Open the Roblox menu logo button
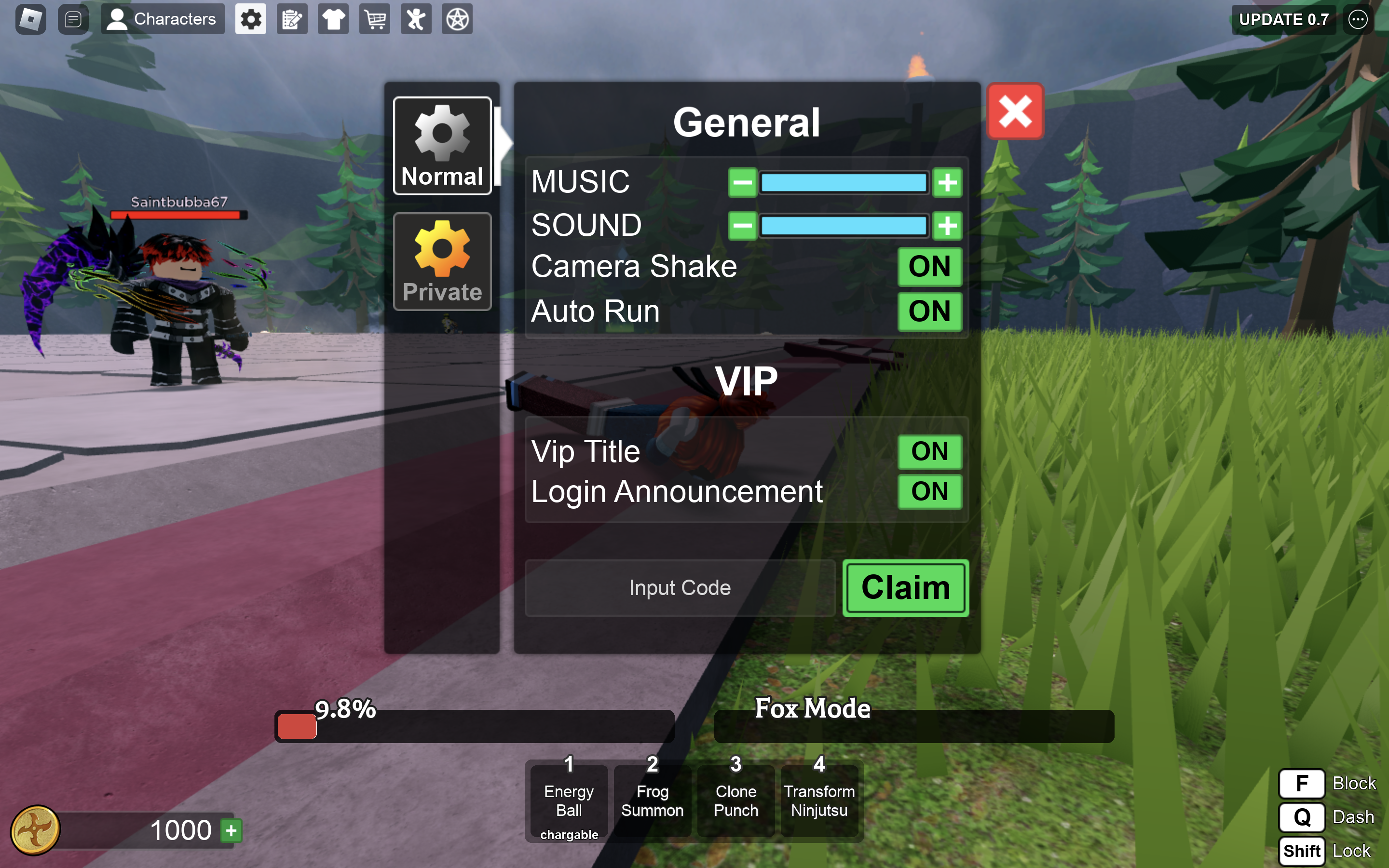The height and width of the screenshot is (868, 1389). (x=30, y=19)
